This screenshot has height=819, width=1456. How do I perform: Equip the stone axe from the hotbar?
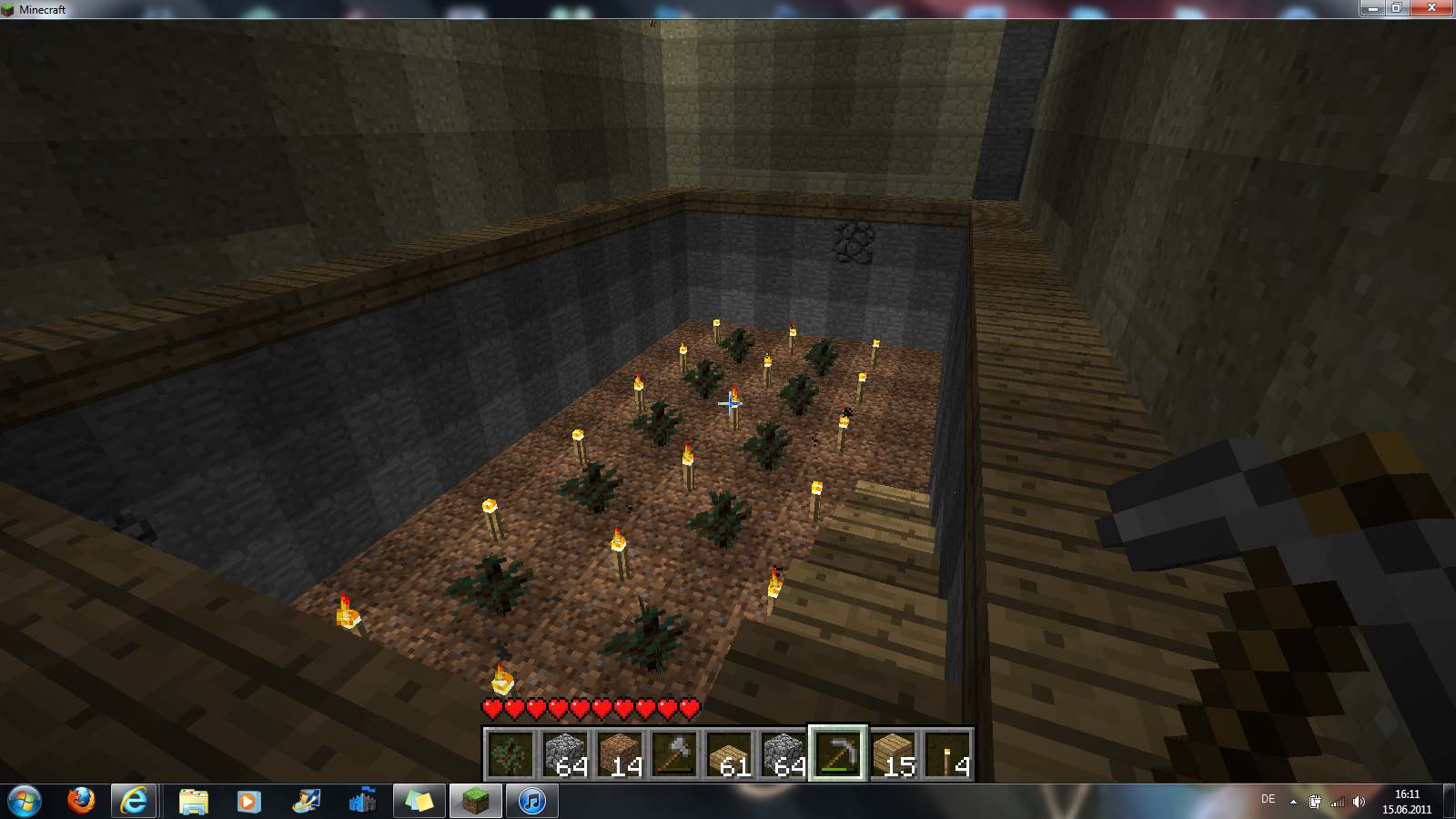tap(673, 754)
